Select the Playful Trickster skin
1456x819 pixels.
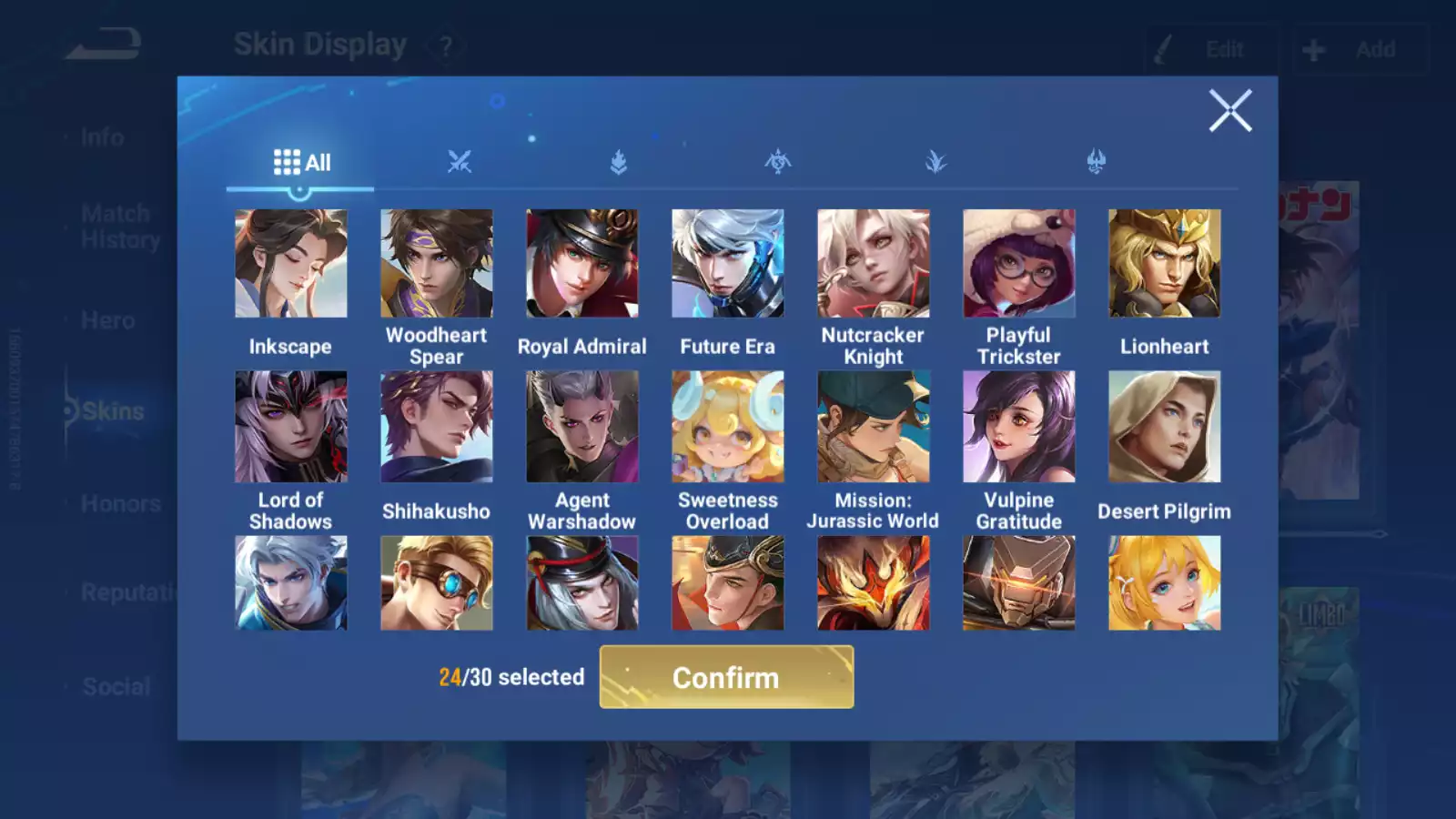(x=1019, y=264)
